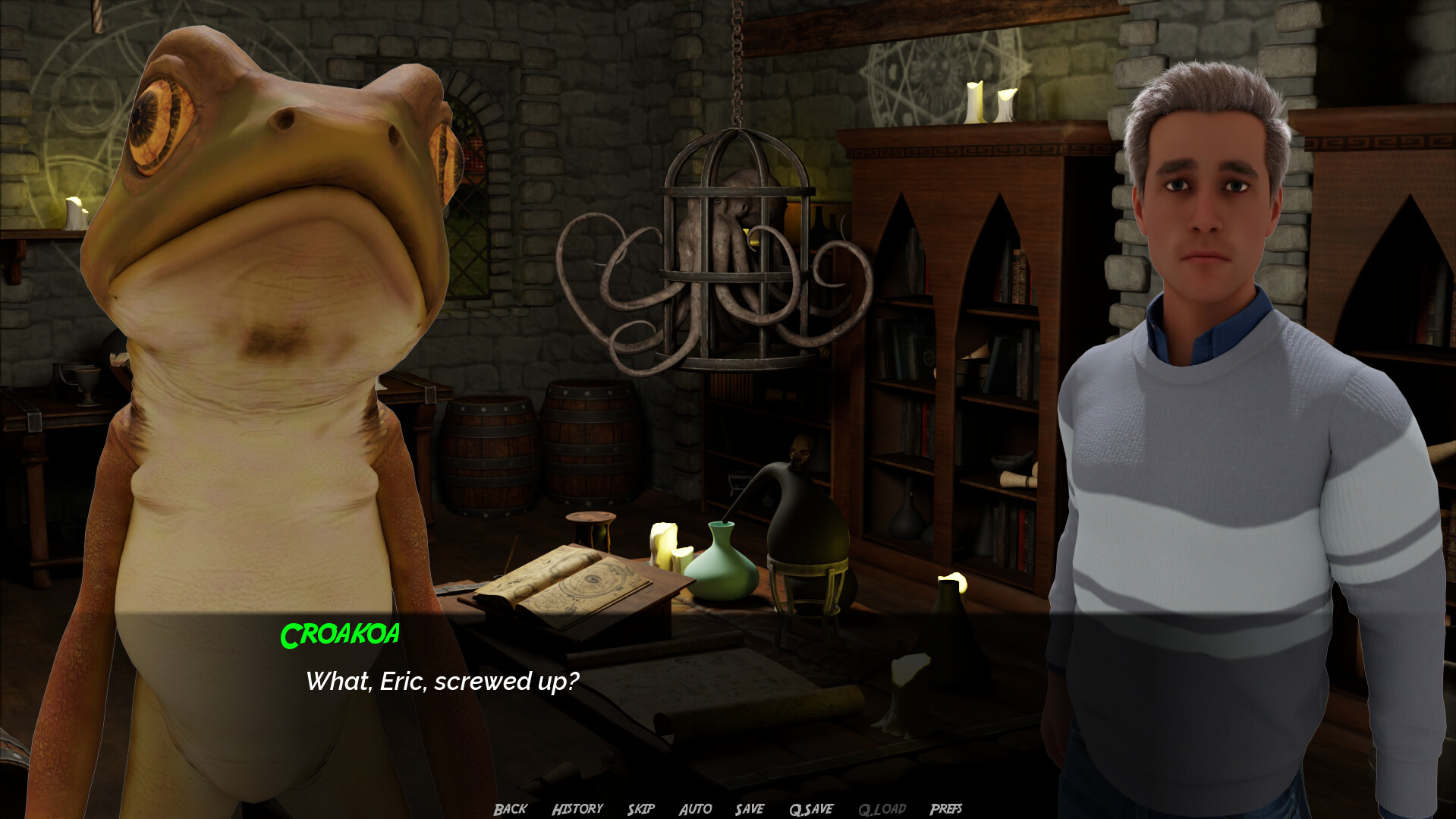Open the dialogue History log
The width and height of the screenshot is (1456, 819).
[577, 809]
